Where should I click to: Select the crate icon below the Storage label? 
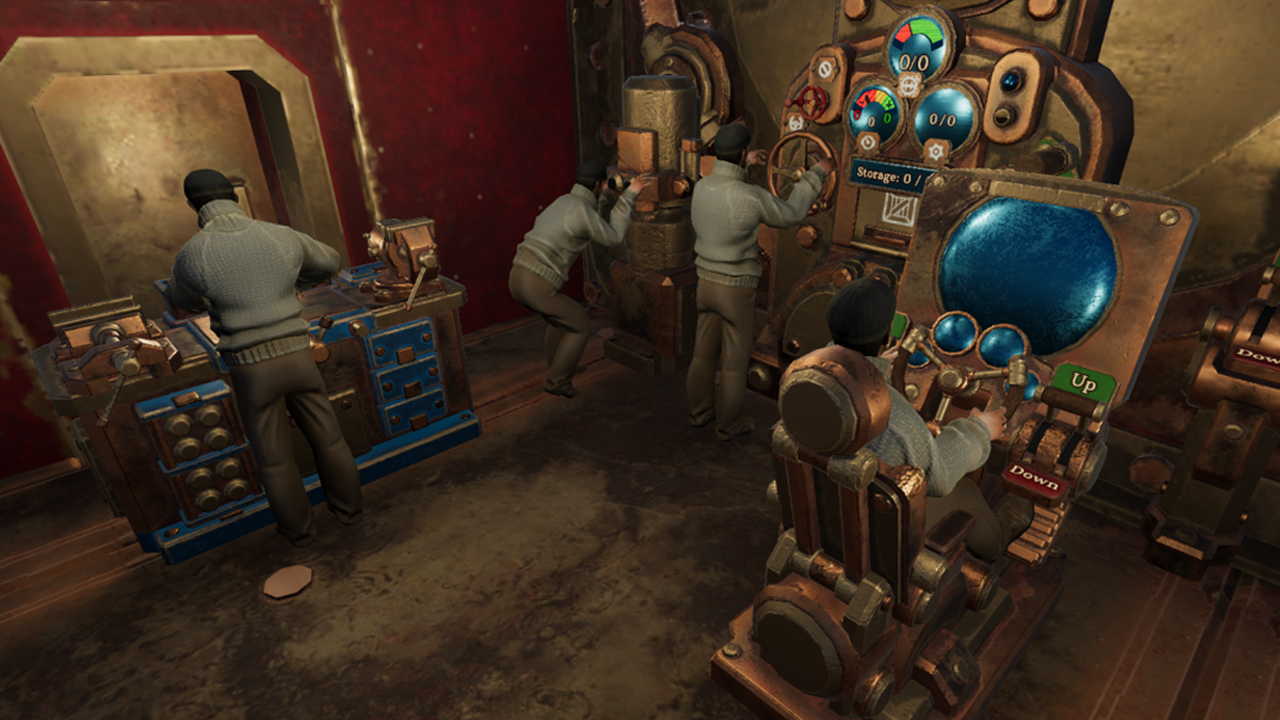point(898,209)
